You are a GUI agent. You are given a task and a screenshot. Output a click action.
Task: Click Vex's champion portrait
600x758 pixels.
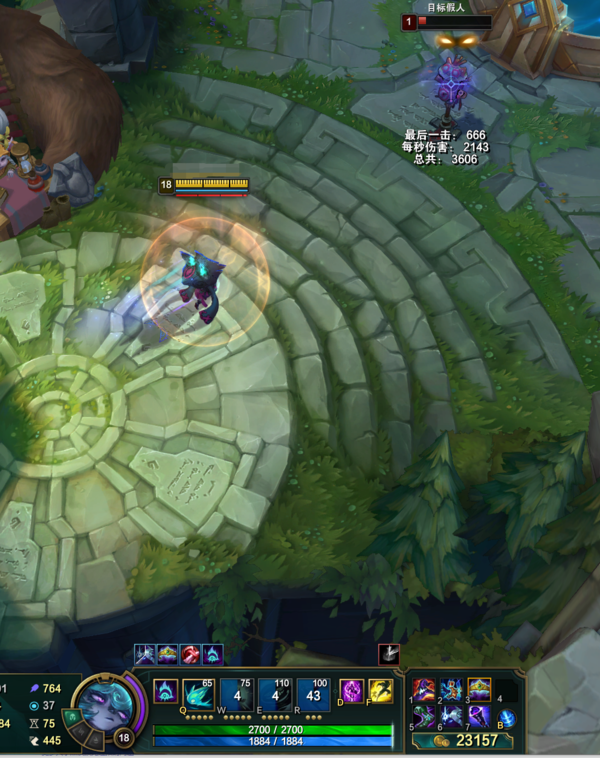[102, 706]
